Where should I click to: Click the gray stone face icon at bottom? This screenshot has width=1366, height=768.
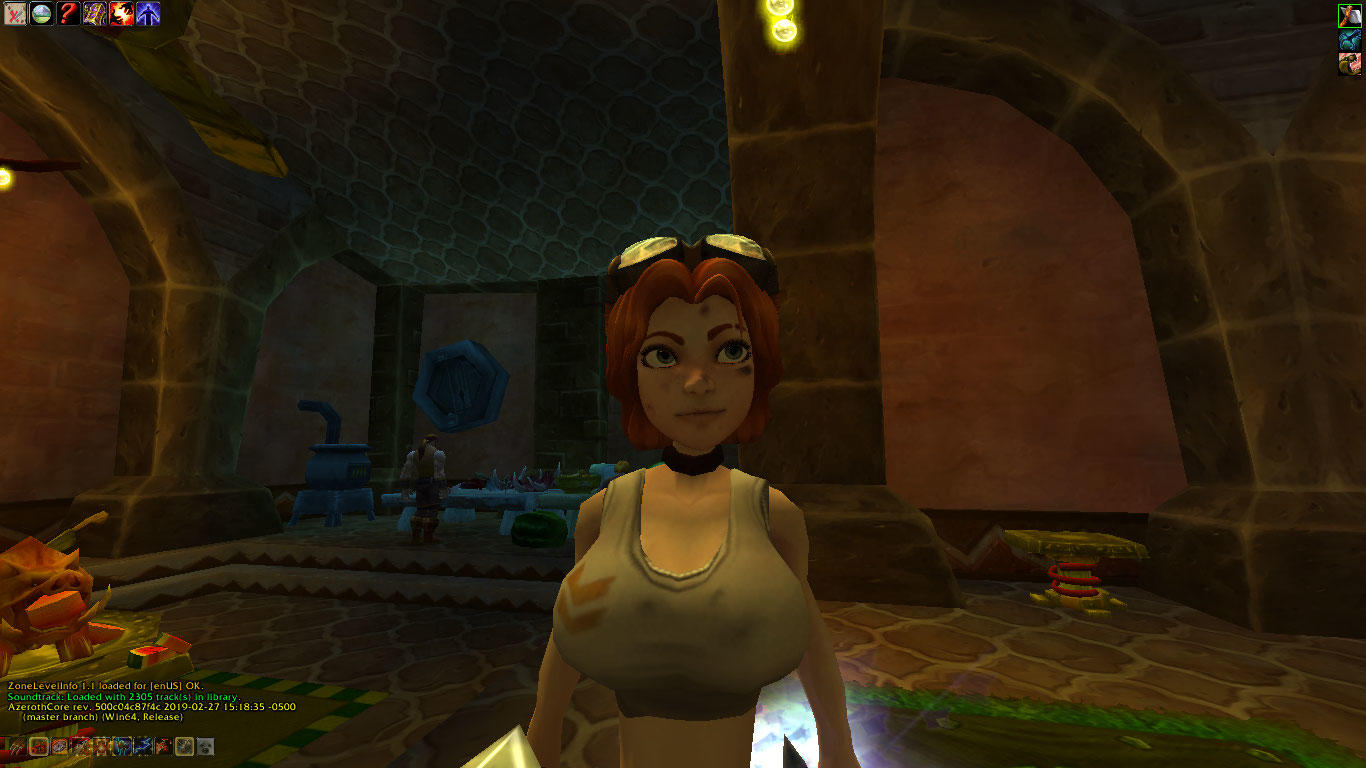click(x=205, y=748)
